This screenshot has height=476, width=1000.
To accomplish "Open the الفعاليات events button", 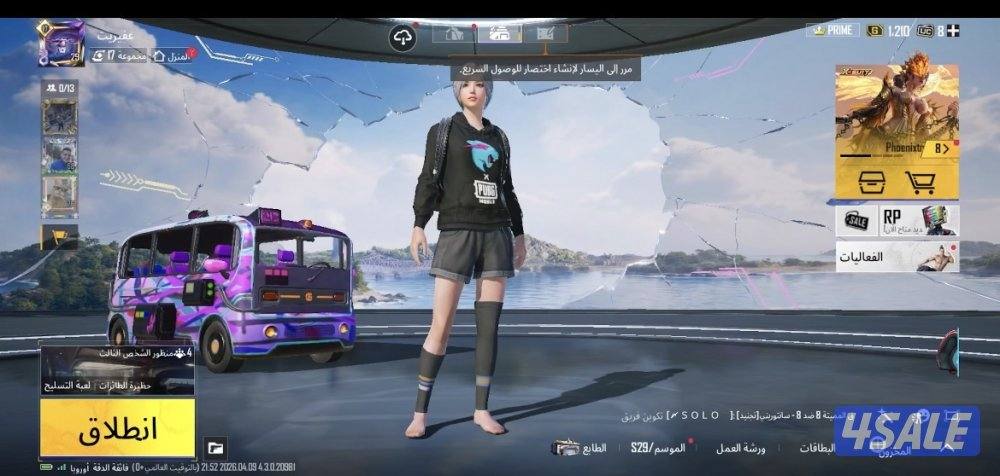I will click(897, 257).
